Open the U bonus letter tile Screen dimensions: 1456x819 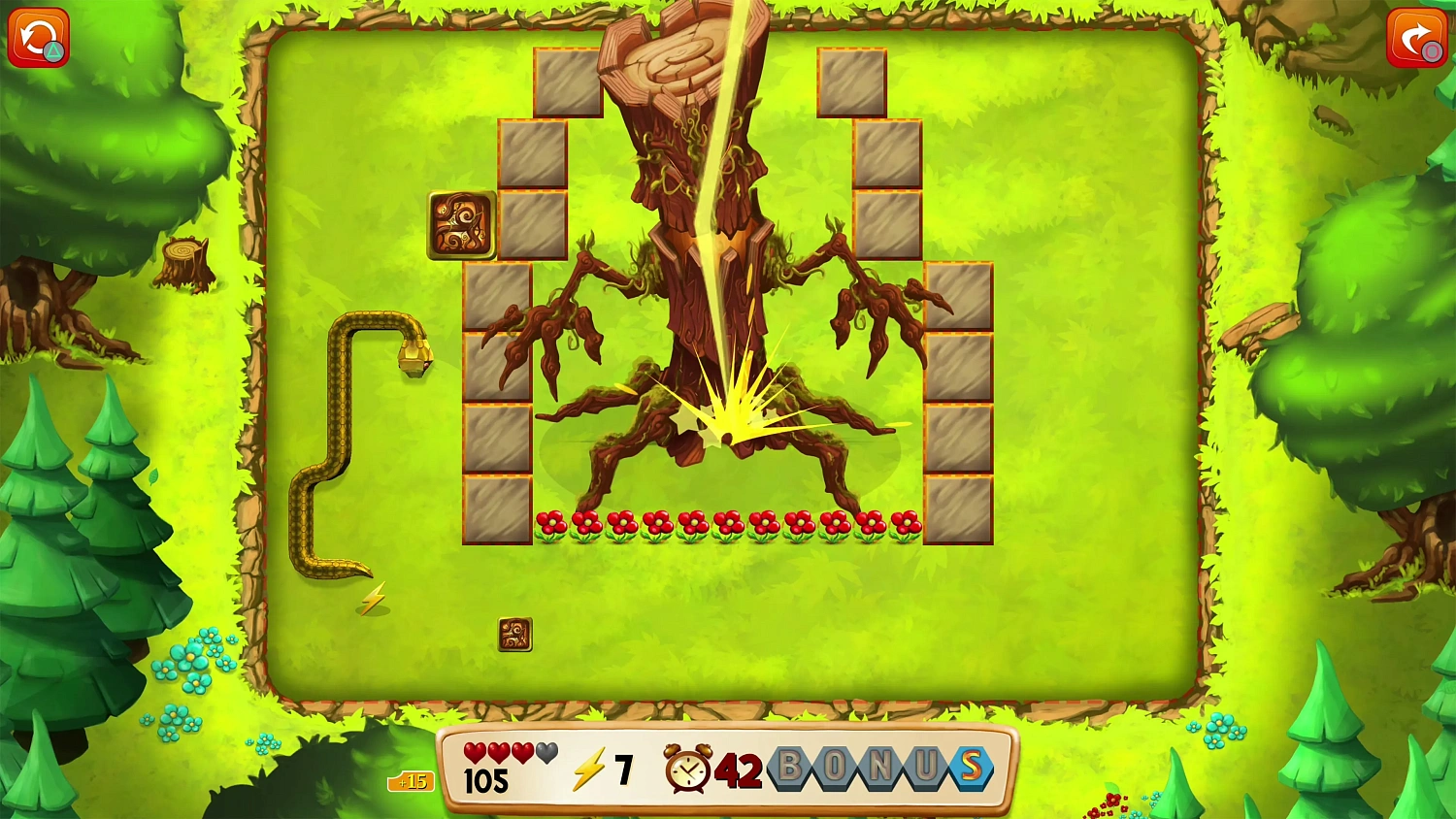924,766
